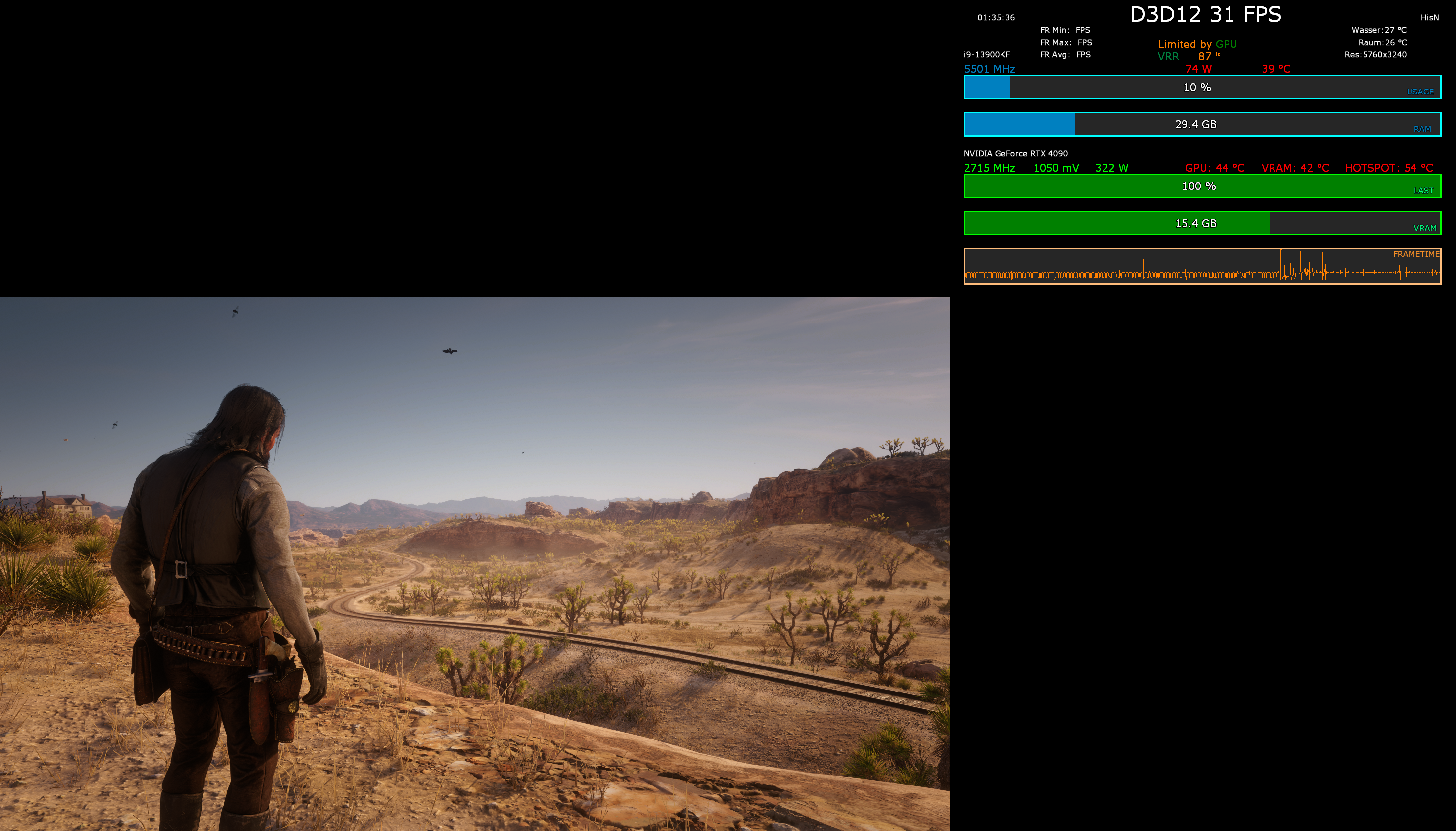The image size is (1456, 831).
Task: Expand the FR Min FPS field
Action: point(1065,30)
